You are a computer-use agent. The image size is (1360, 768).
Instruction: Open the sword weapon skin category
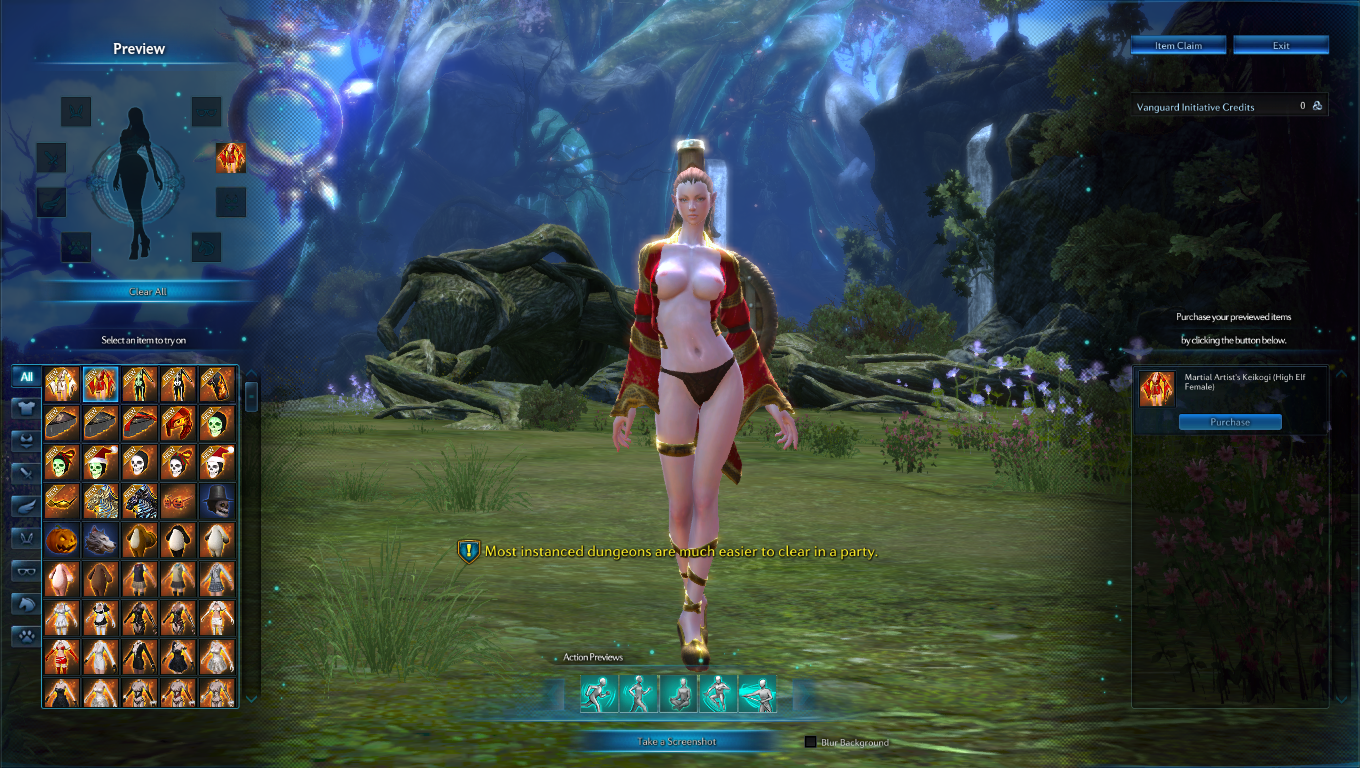[x=26, y=472]
